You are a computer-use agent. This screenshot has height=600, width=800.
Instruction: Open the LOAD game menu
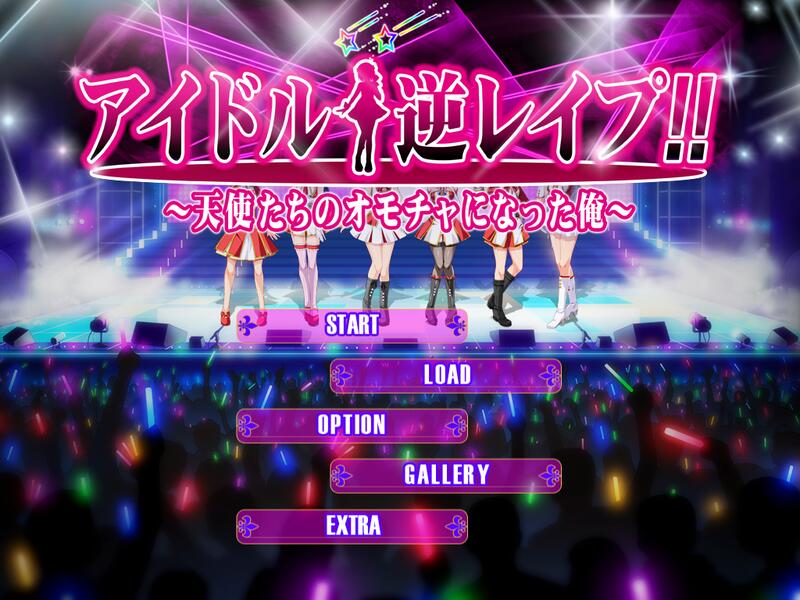click(x=446, y=375)
